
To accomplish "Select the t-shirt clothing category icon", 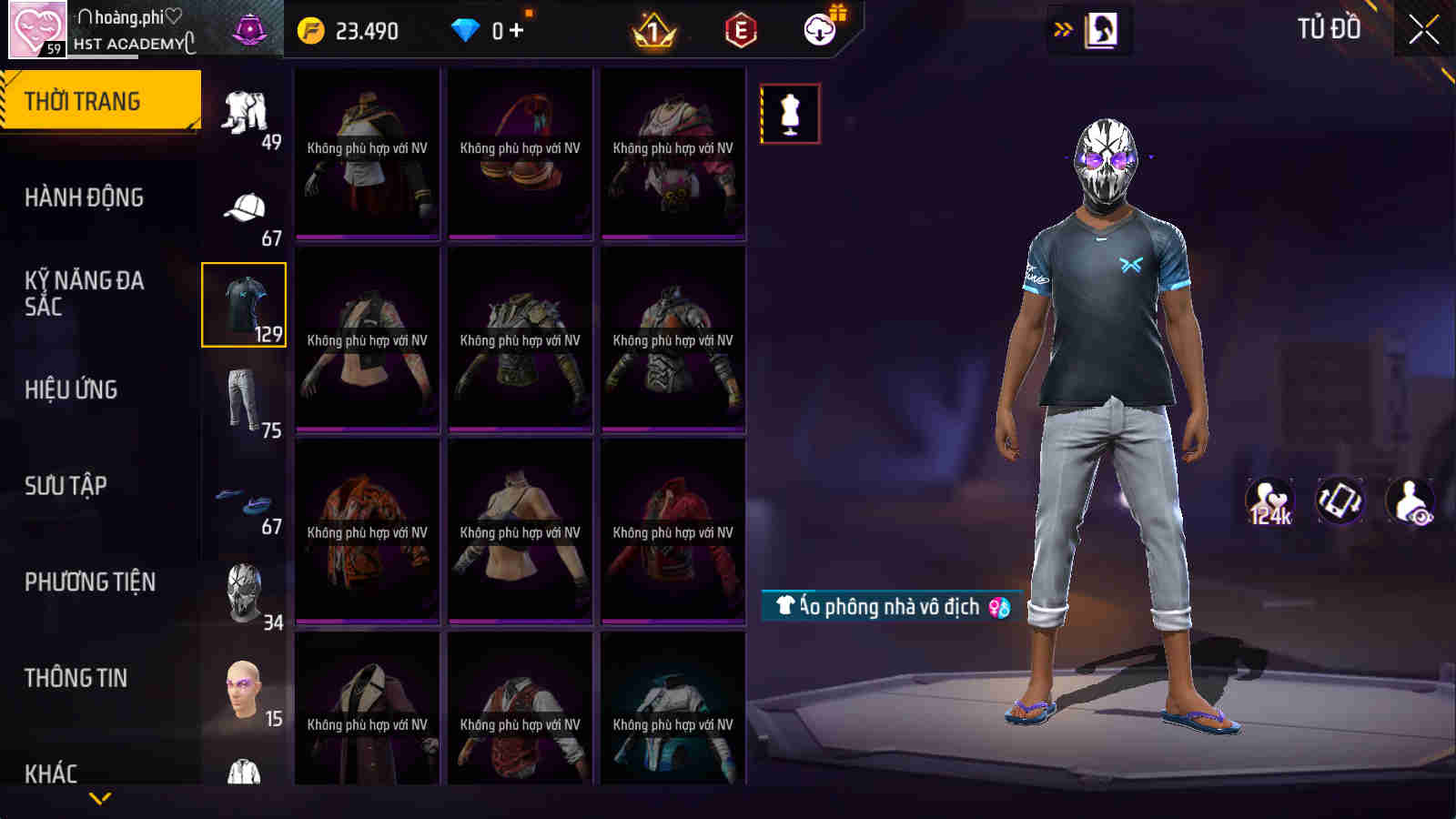I will click(244, 305).
